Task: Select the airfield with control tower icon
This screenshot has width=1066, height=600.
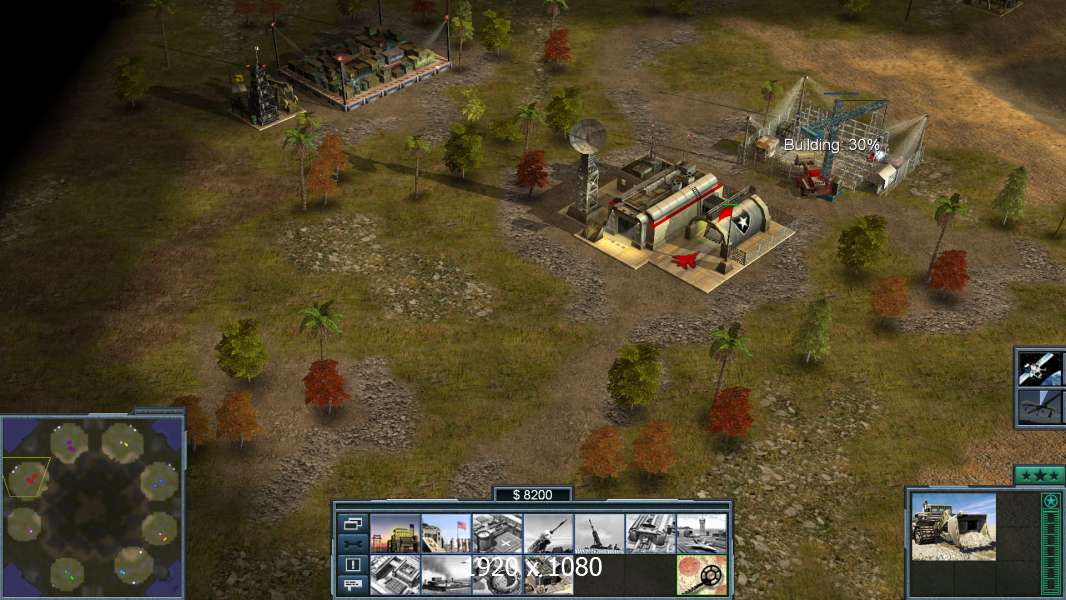Action: (x=701, y=533)
